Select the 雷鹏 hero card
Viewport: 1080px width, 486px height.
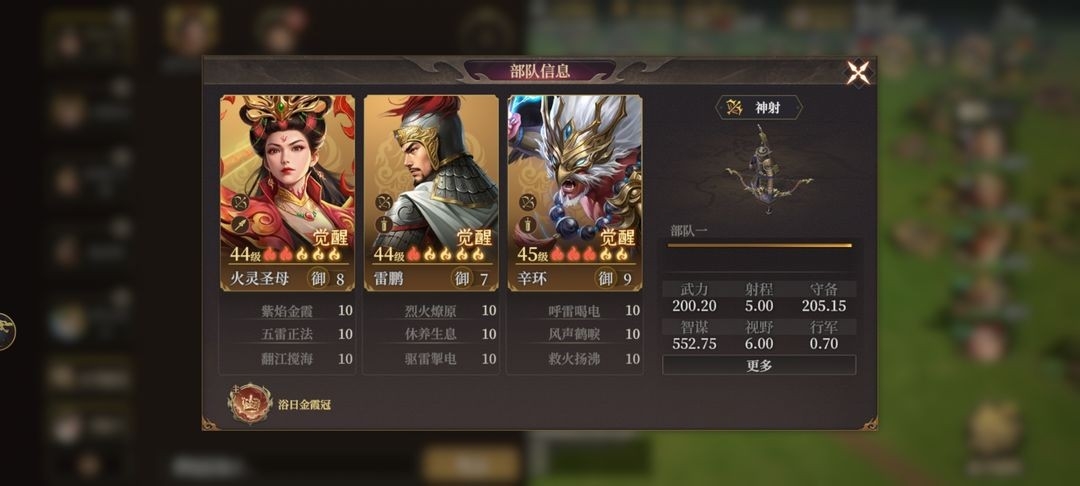pos(431,178)
